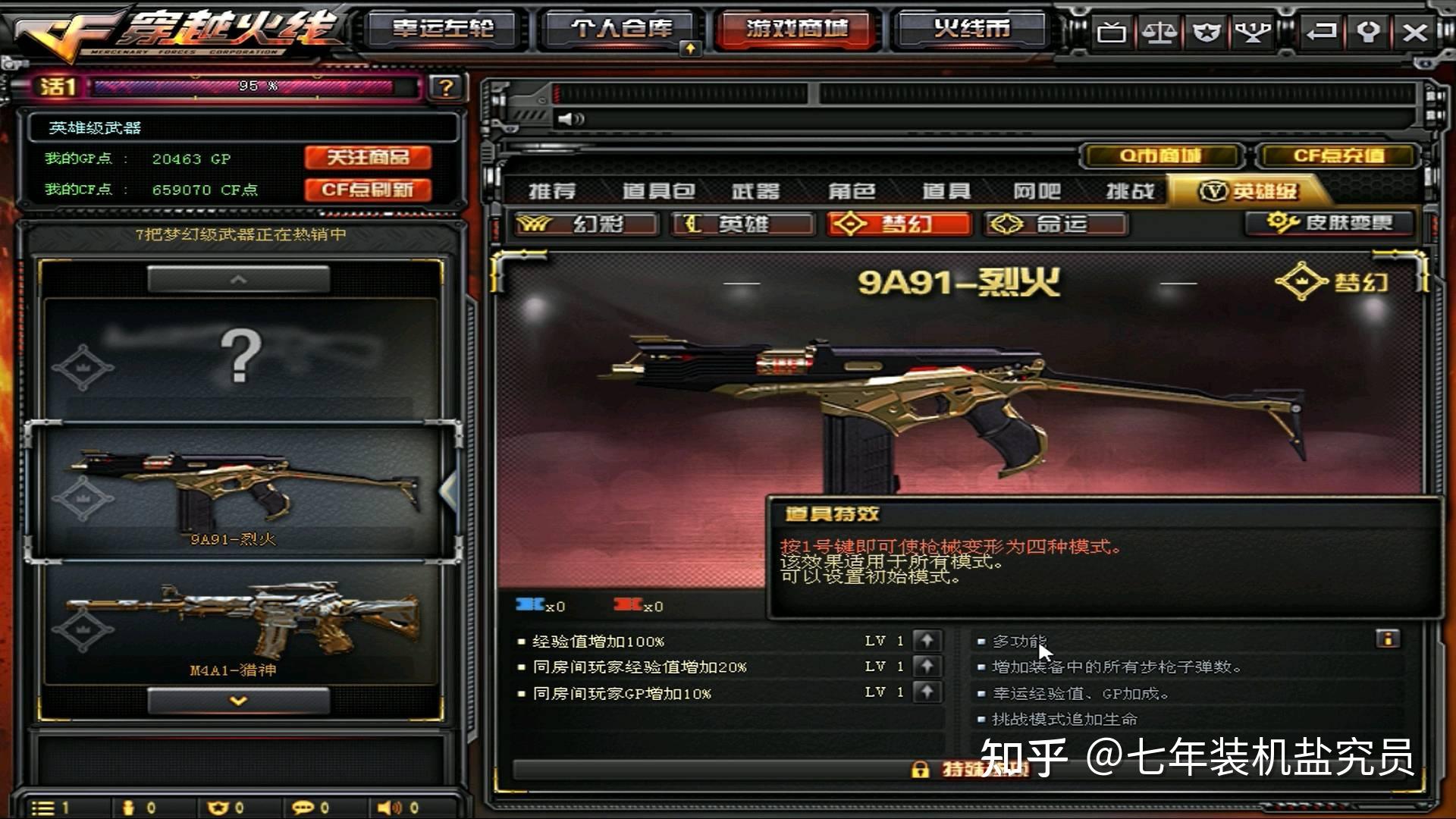This screenshot has width=1456, height=819.
Task: Toggle the speaker icon on the bottom status bar
Action: click(386, 806)
